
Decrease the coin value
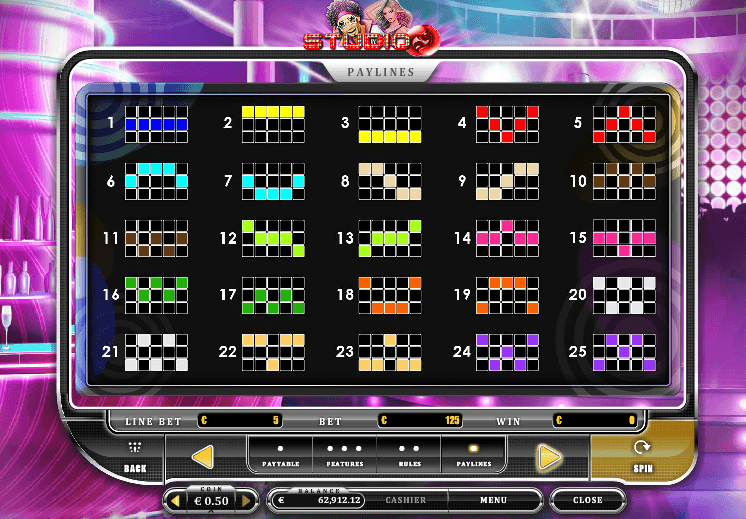pos(177,500)
